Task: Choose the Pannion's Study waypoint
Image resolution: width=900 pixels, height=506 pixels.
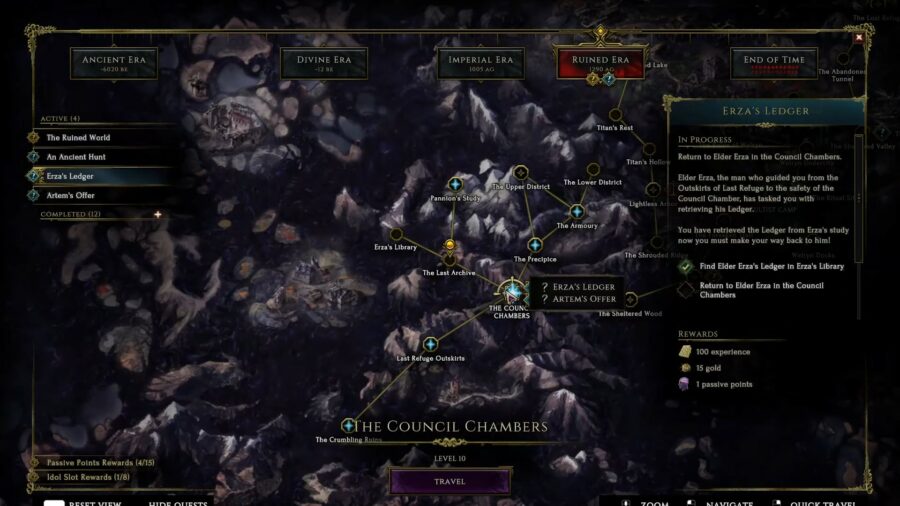Action: [455, 184]
